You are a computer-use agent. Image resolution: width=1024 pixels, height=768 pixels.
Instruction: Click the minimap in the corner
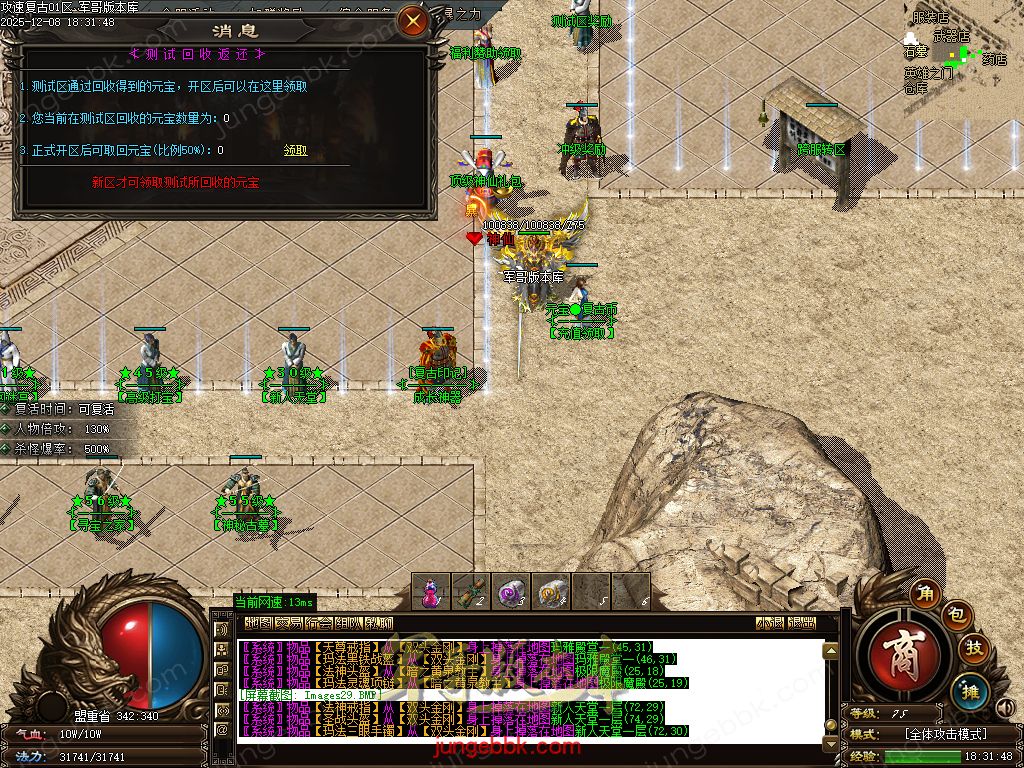[x=955, y=52]
